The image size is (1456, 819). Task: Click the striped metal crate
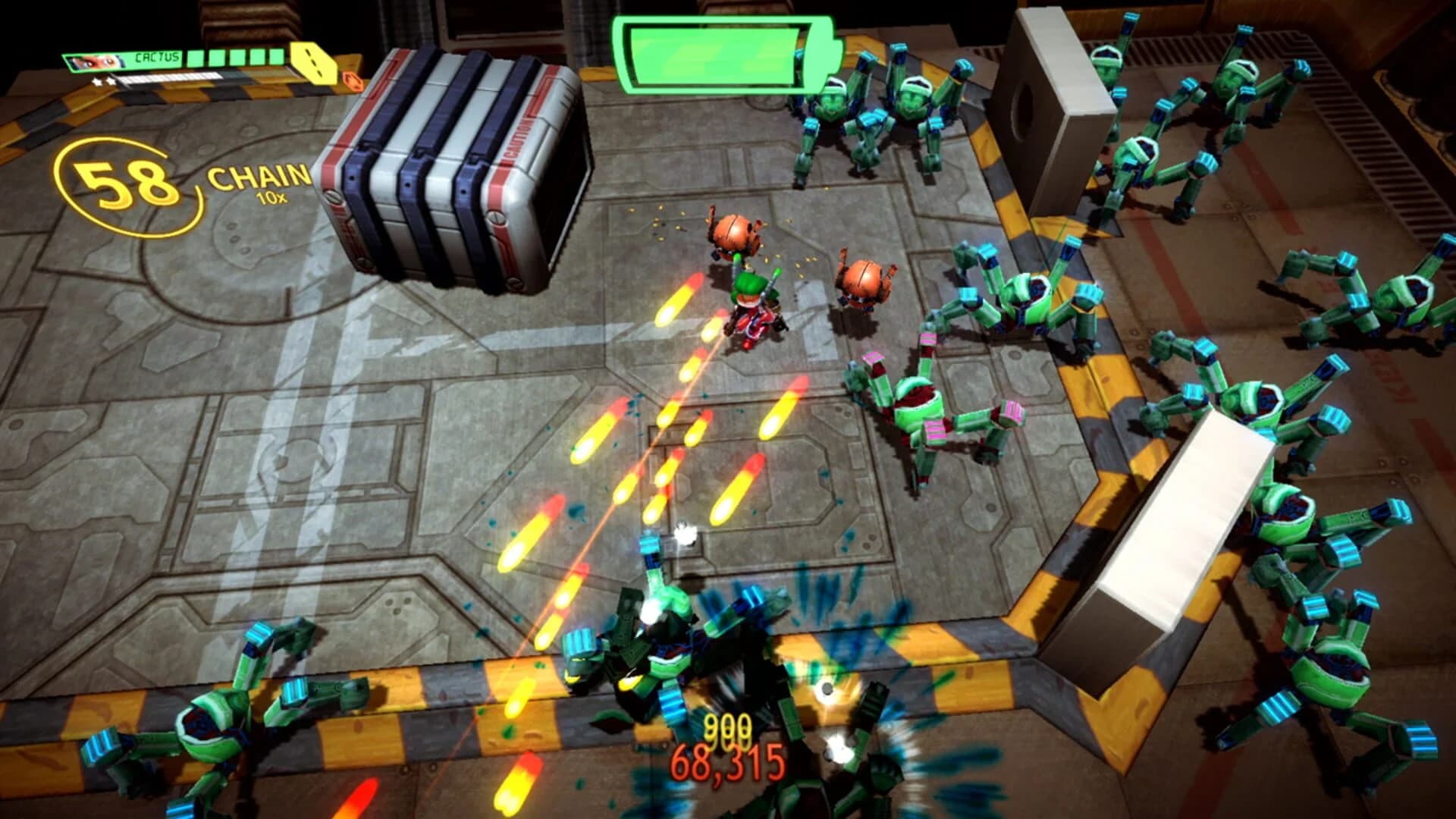[455, 167]
